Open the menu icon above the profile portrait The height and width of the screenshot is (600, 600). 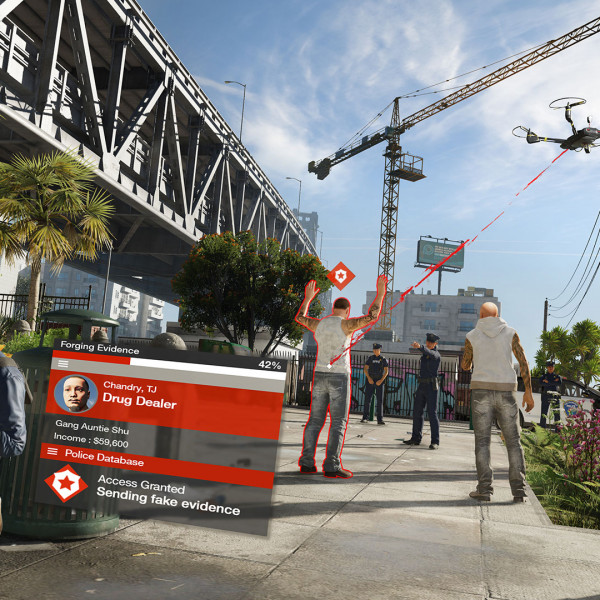click(63, 364)
